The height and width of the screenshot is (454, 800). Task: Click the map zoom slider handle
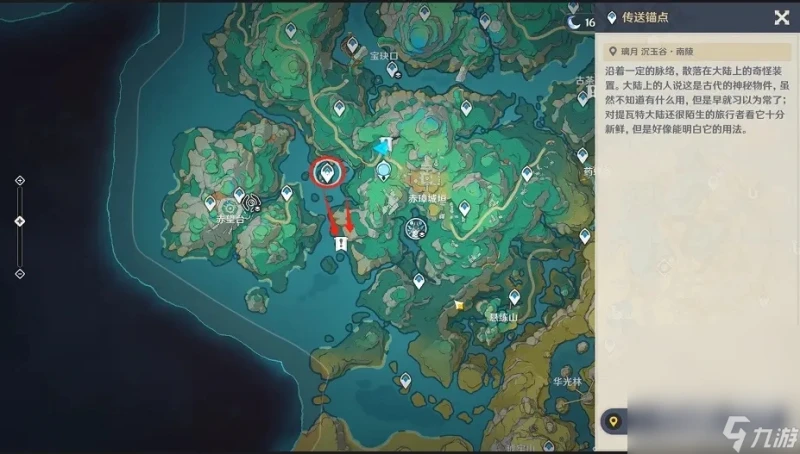(x=20, y=221)
